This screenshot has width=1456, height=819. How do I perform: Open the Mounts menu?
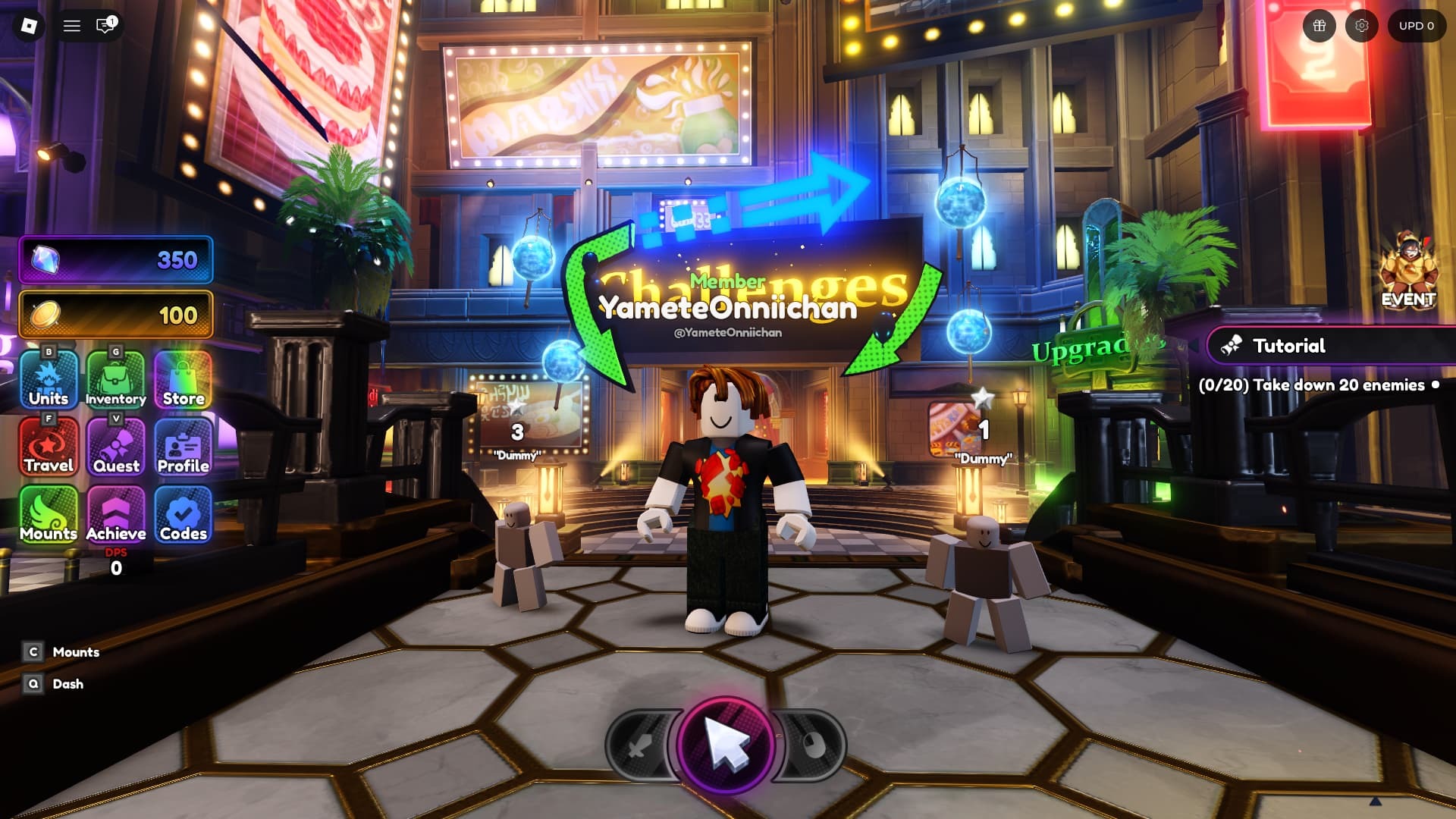coord(49,514)
